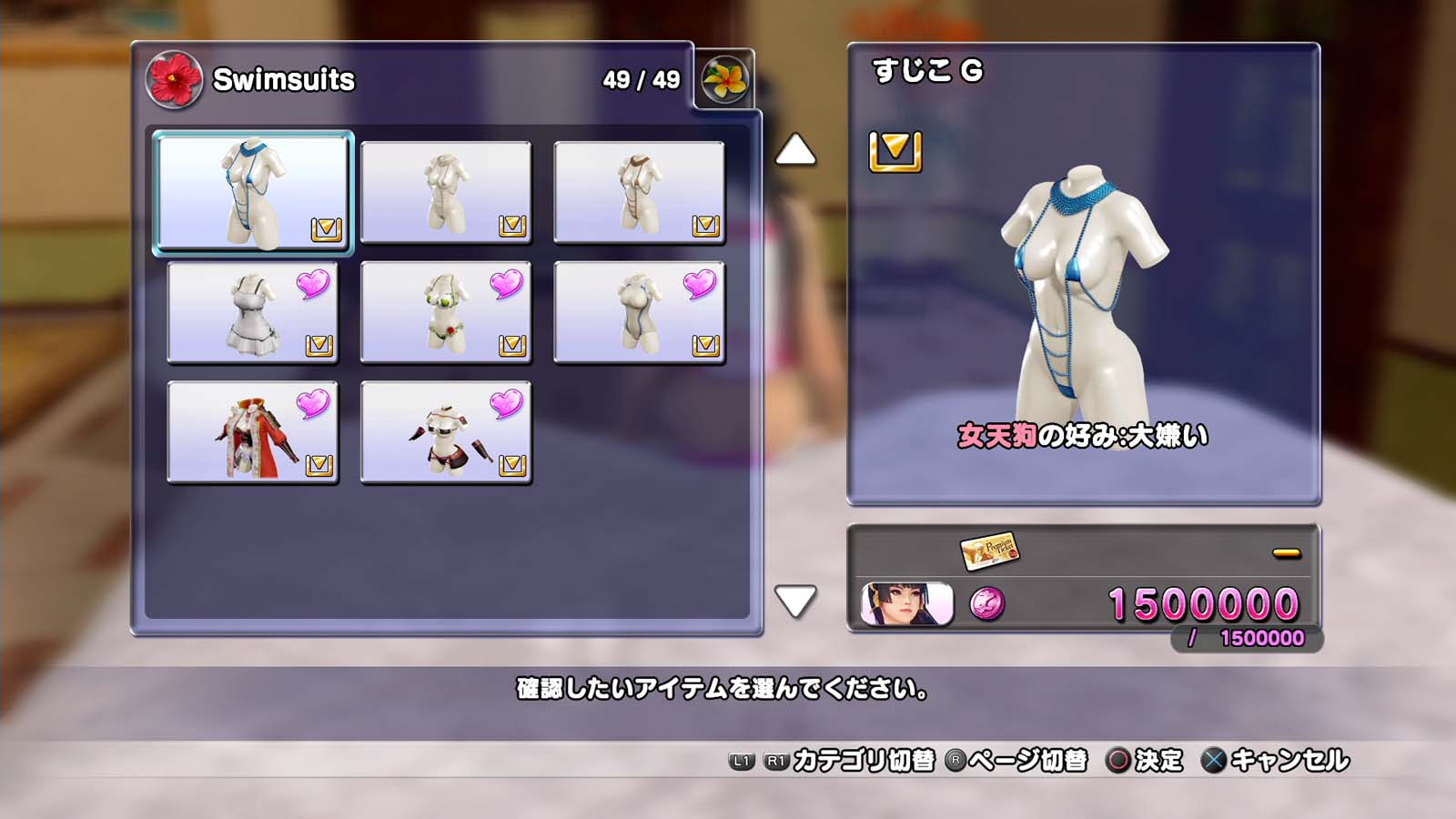
Task: Choose the white frilly dress swimsuit
Action: tap(253, 312)
